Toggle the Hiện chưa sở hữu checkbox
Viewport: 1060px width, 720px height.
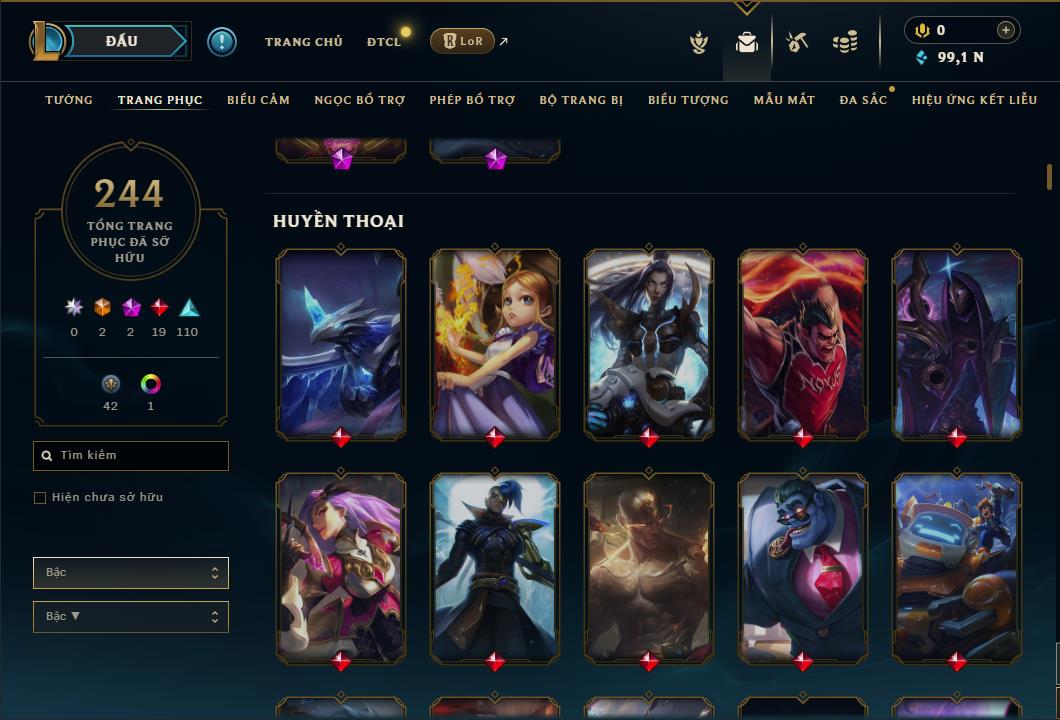pos(40,498)
